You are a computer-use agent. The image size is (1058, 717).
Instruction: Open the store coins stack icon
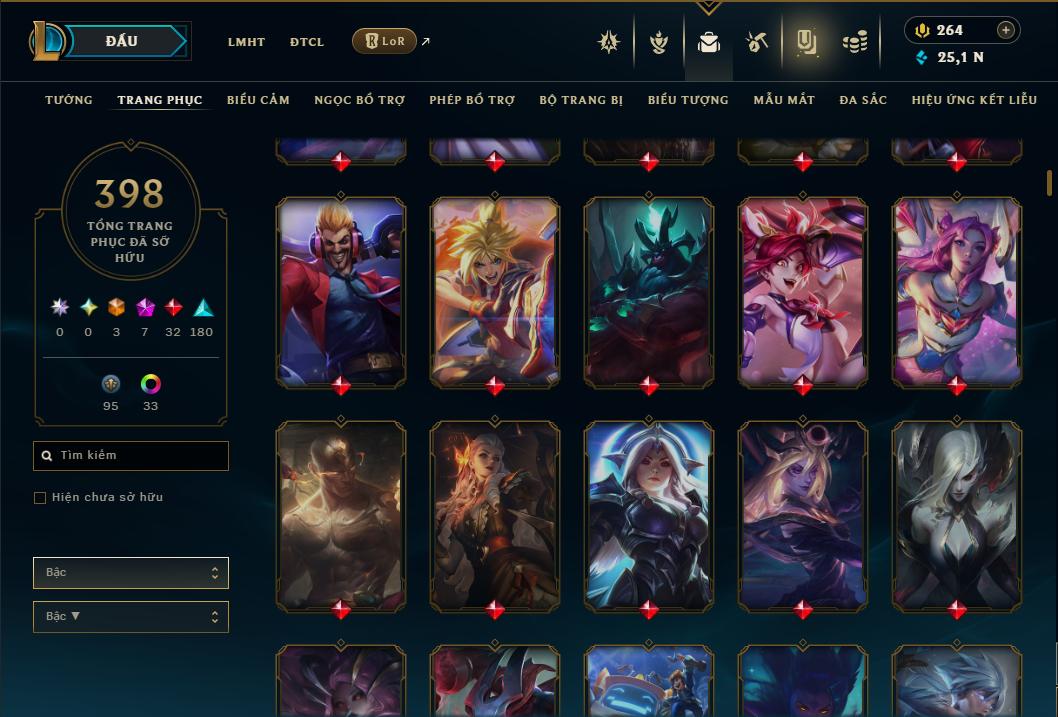click(x=854, y=42)
